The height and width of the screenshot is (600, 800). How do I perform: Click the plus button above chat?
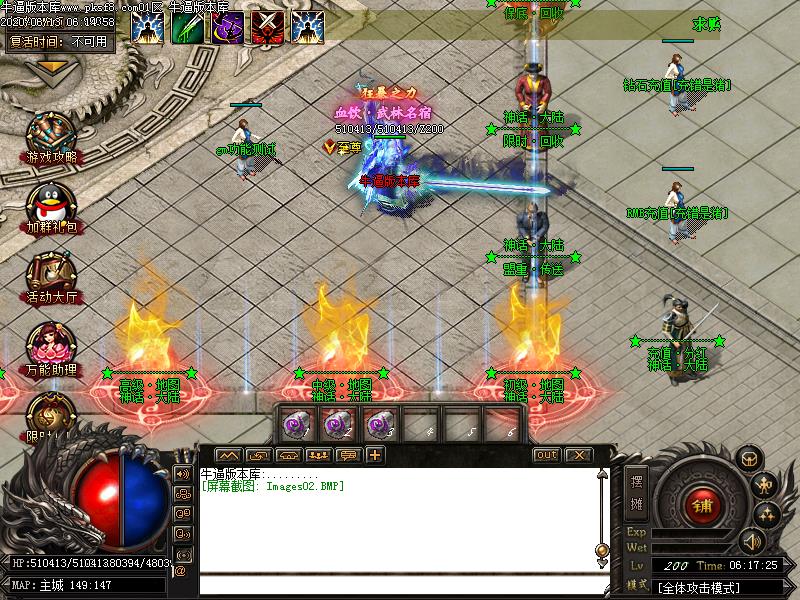(374, 455)
